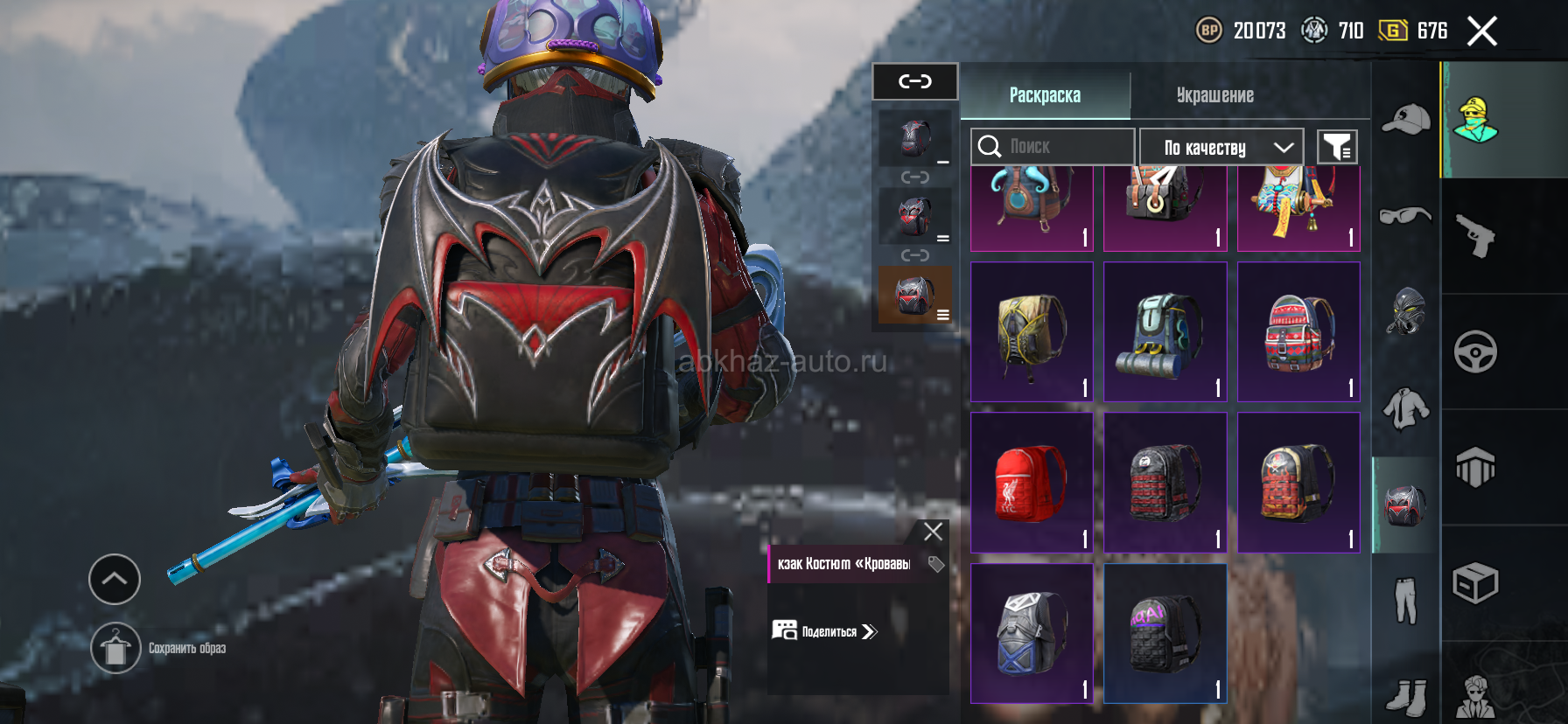Choose the red and white patterned backpack
Viewport: 1568px width, 724px height.
pos(1298,332)
